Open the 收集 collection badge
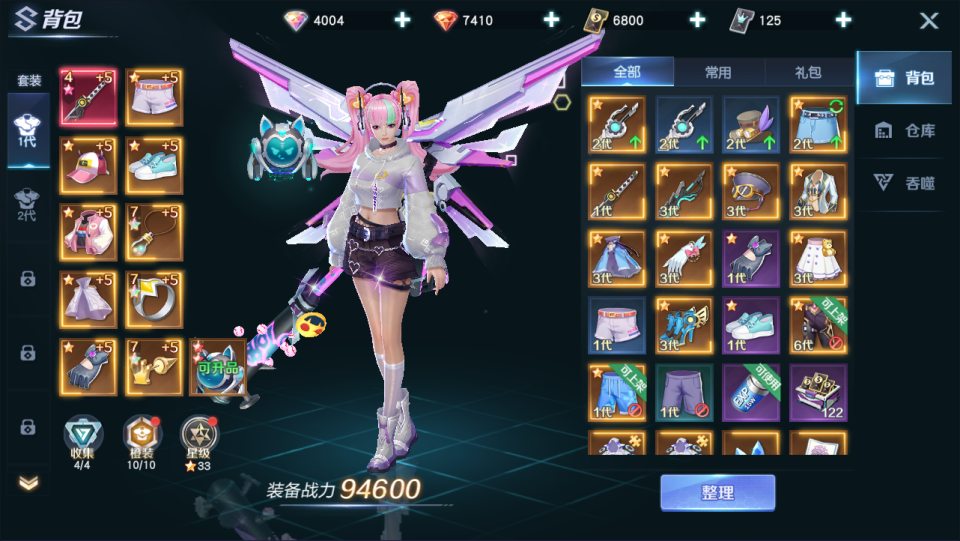This screenshot has width=960, height=541. 83,438
